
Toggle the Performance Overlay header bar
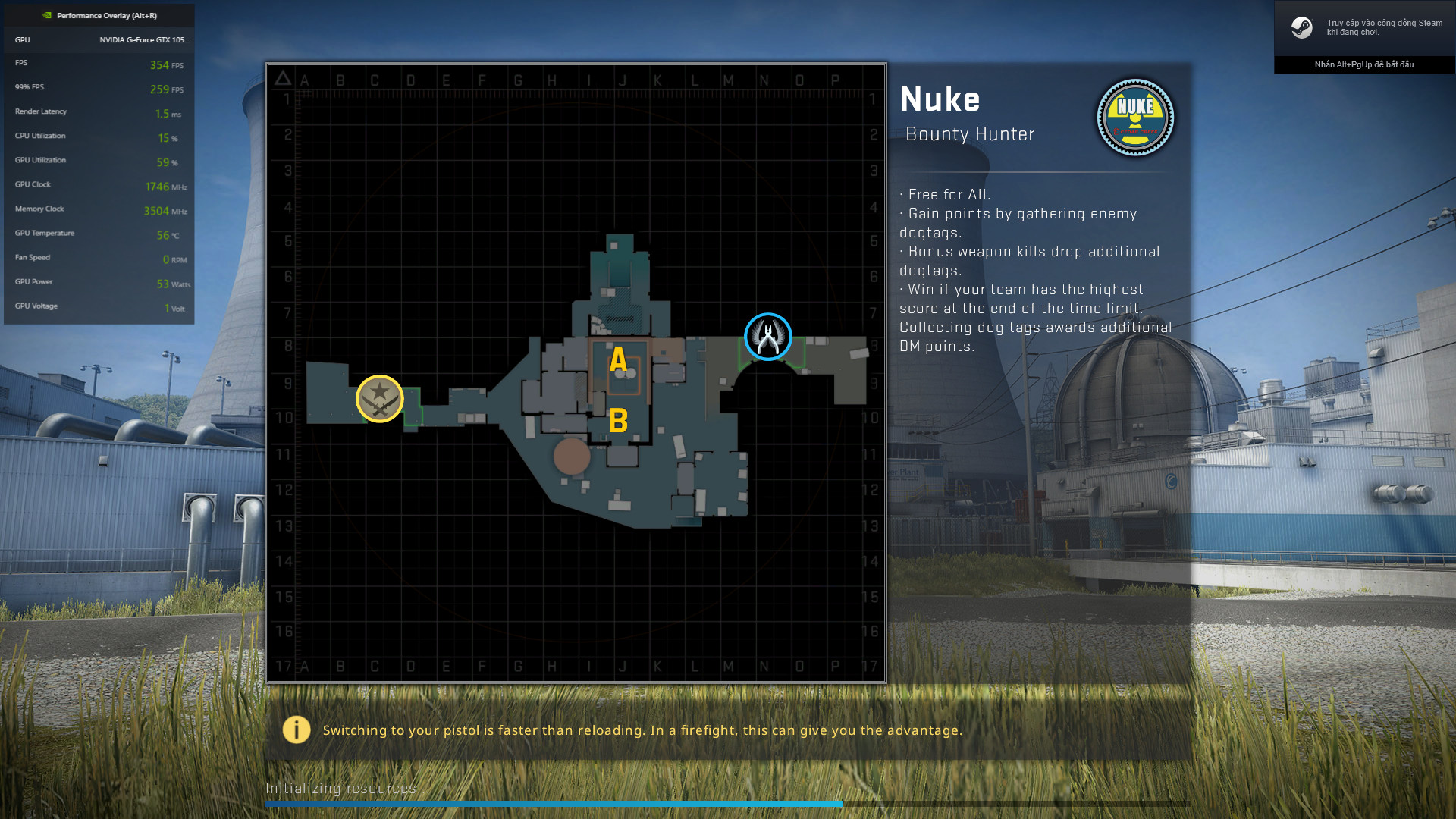pyautogui.click(x=99, y=14)
